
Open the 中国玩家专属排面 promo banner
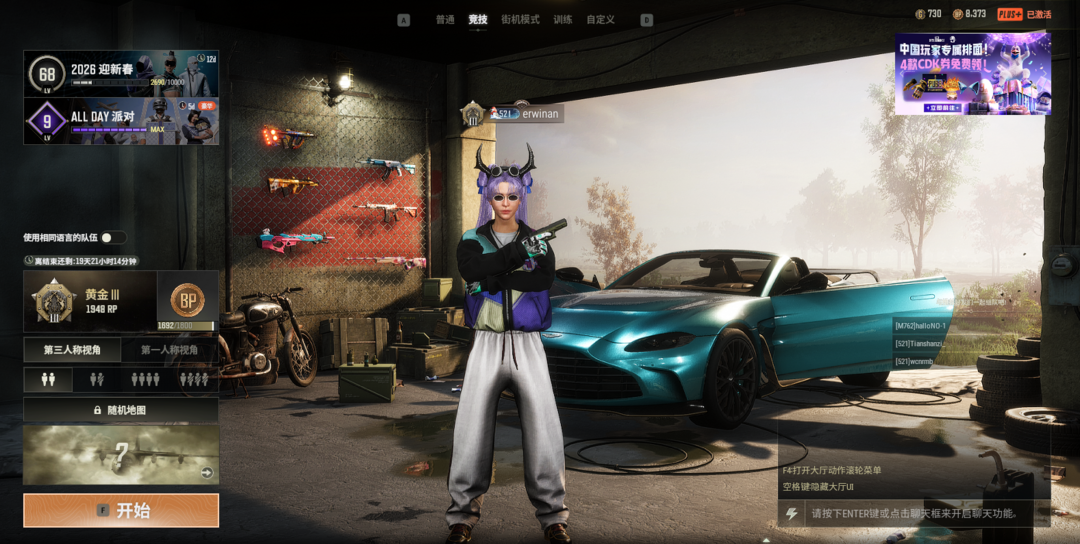972,73
